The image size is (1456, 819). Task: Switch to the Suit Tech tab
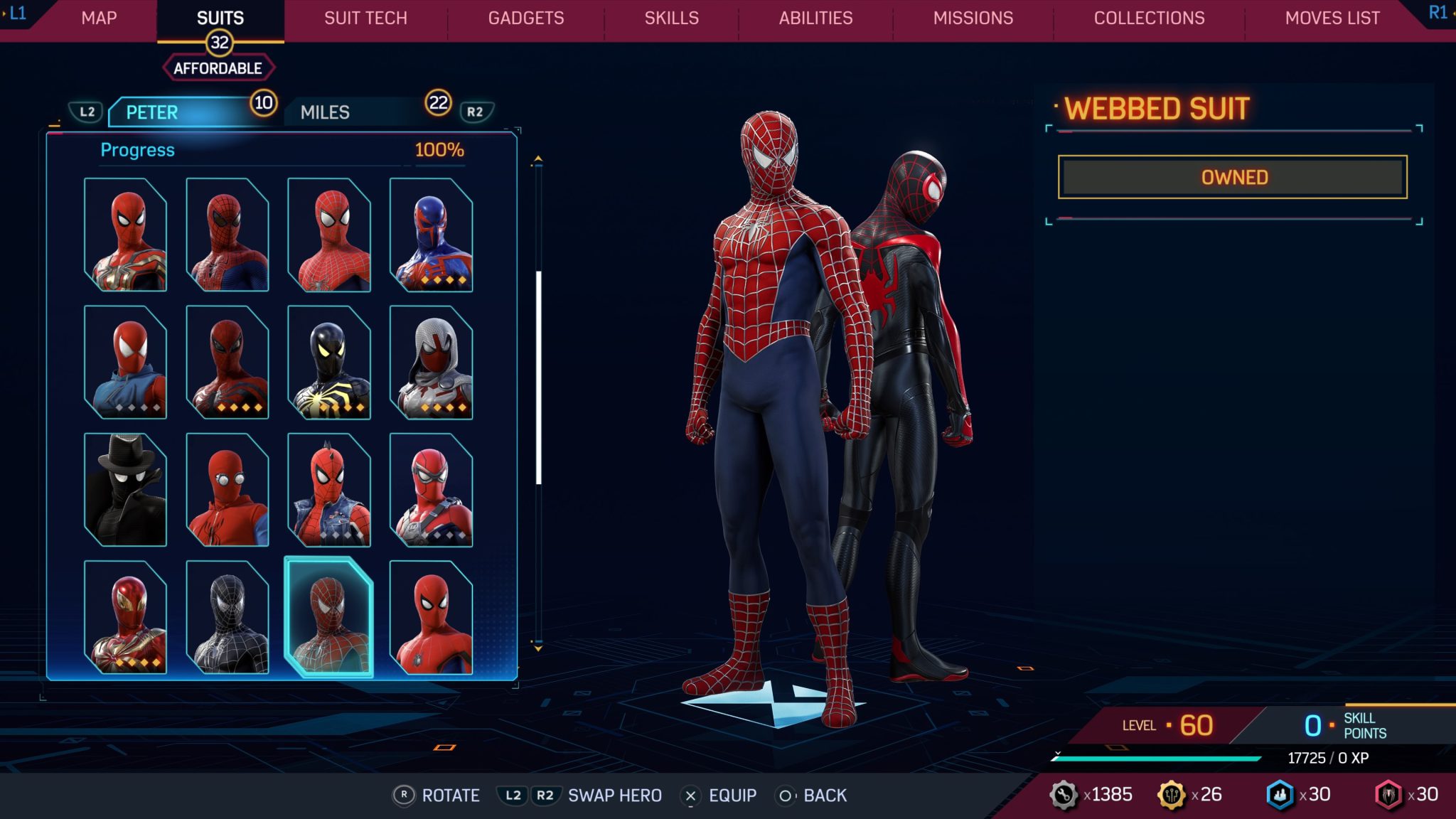365,18
